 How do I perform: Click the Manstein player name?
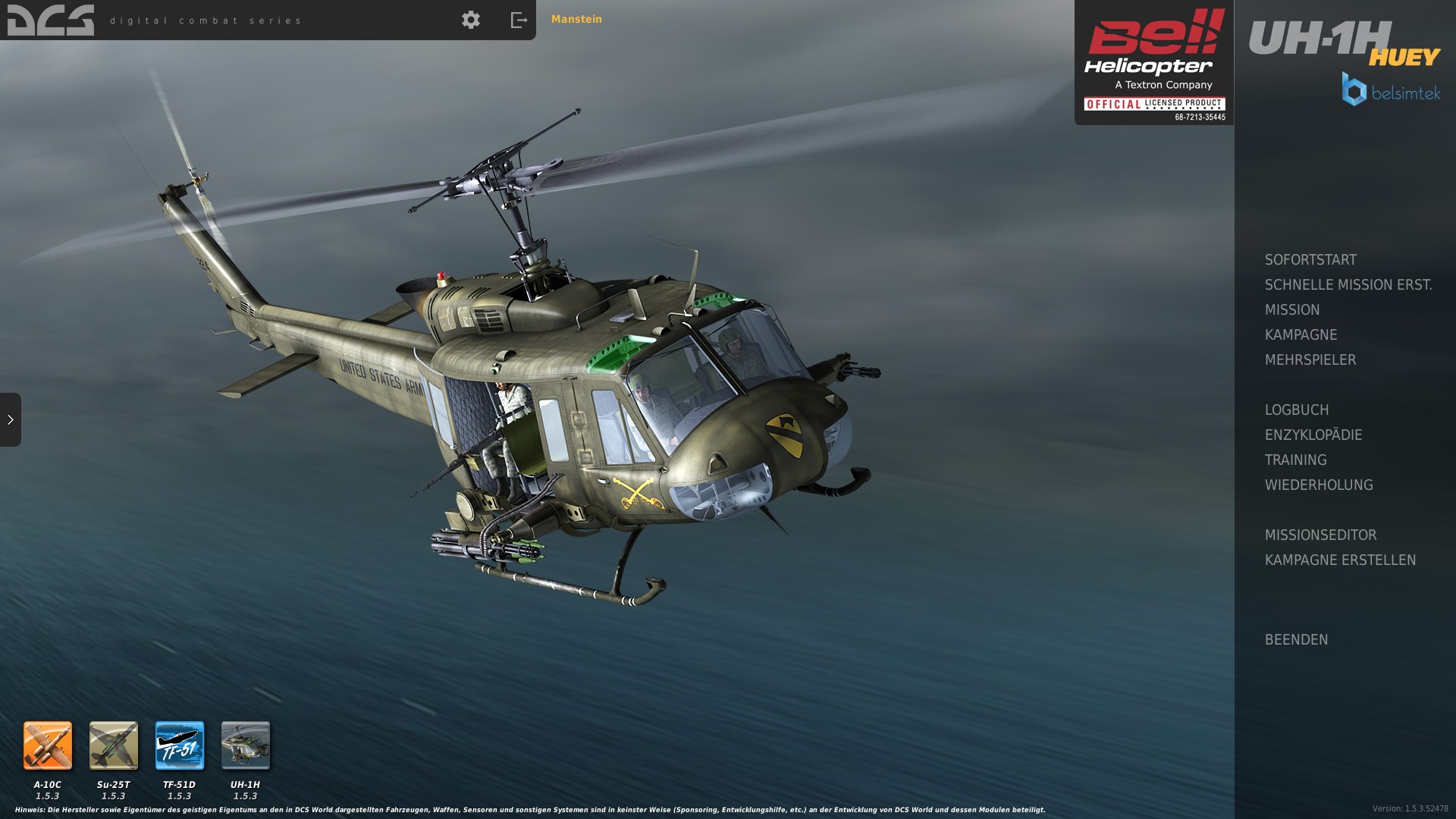(576, 20)
